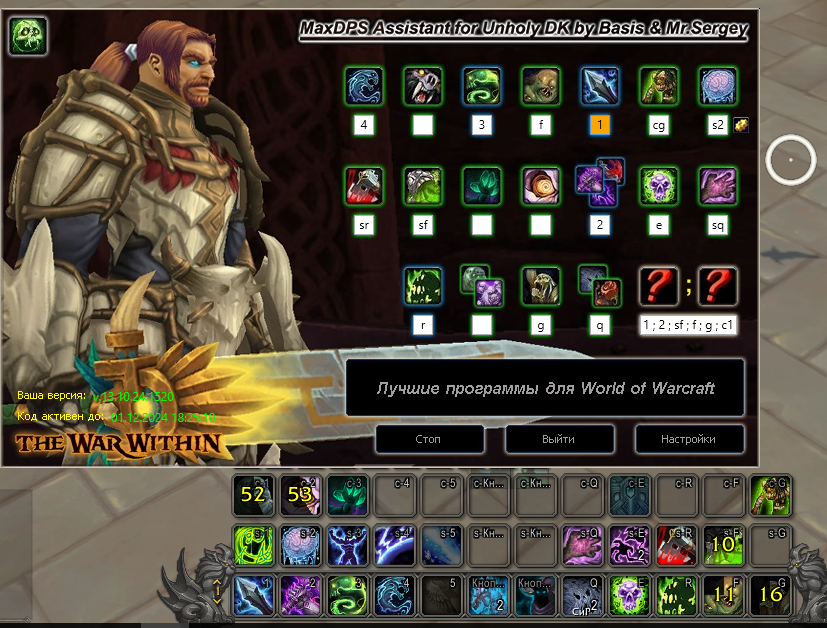
Task: Activate the action bar slot showing cooldown 52
Action: point(252,493)
